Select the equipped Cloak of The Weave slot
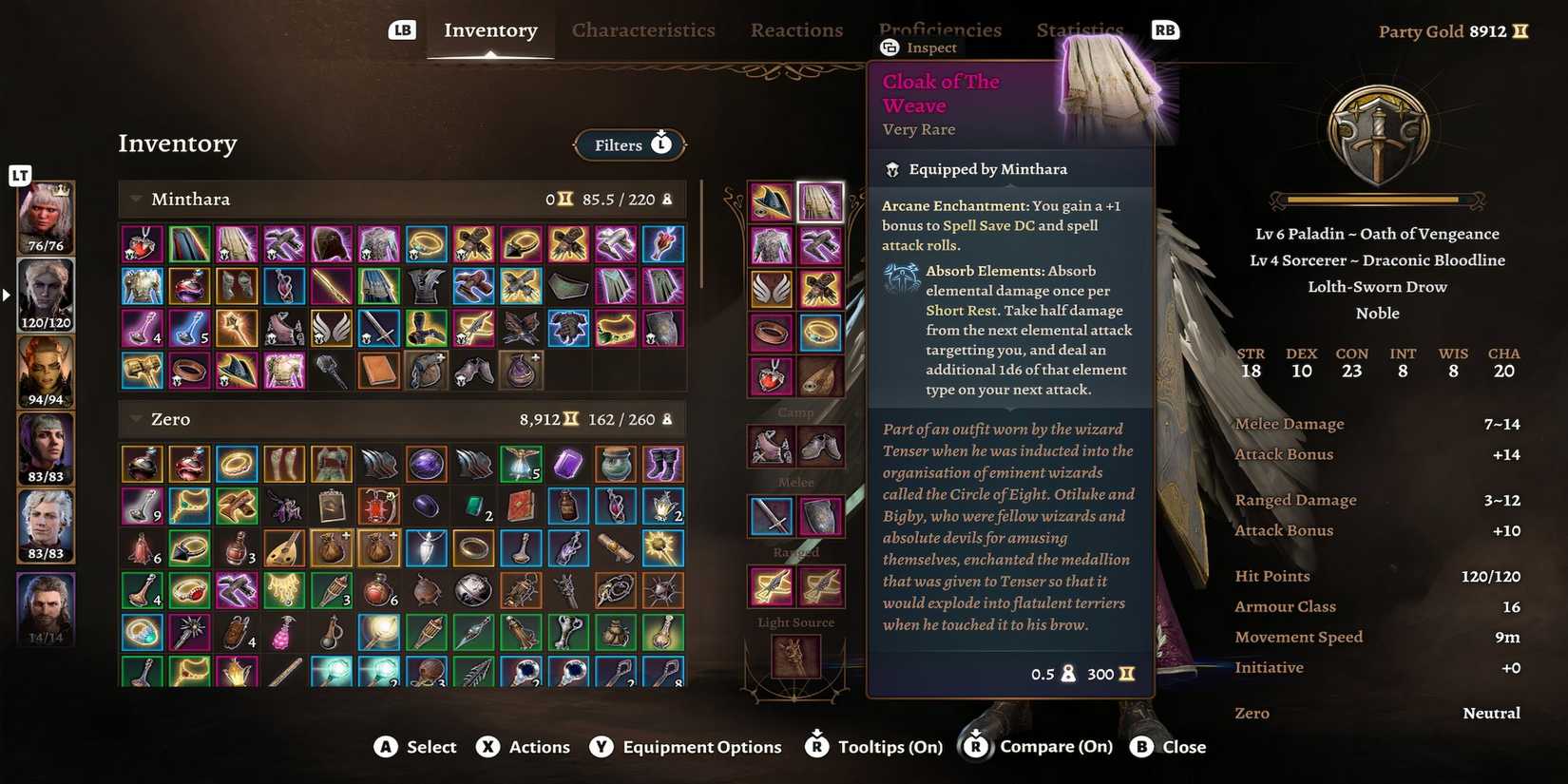This screenshot has width=1568, height=784. pos(820,200)
